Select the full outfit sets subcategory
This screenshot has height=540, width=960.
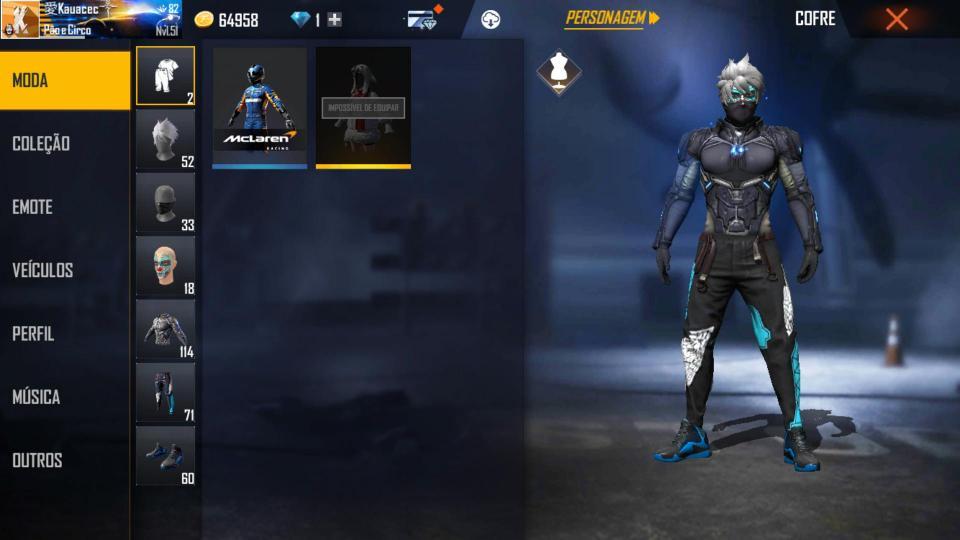(165, 76)
